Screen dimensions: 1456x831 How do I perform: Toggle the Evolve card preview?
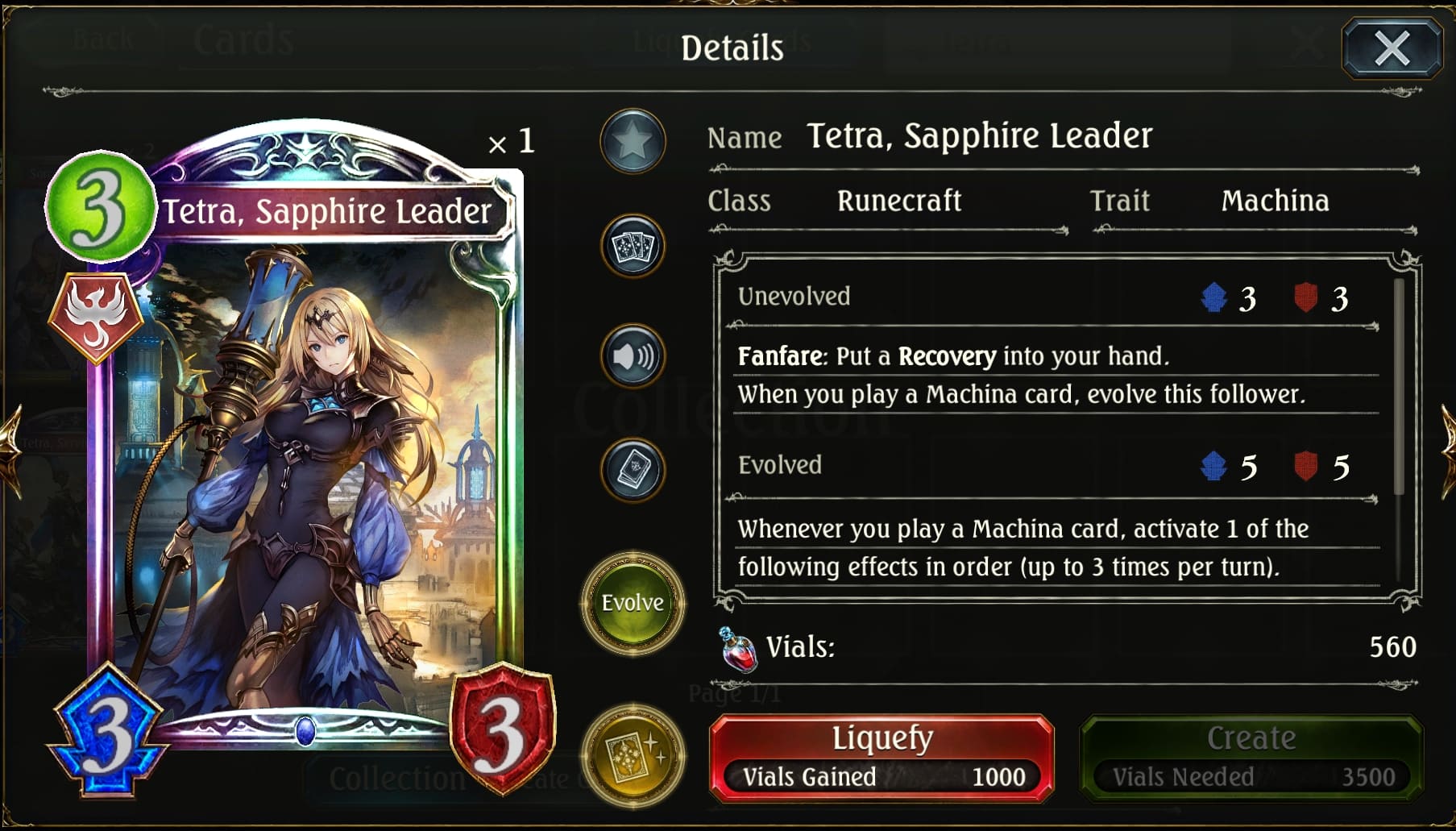pos(633,603)
